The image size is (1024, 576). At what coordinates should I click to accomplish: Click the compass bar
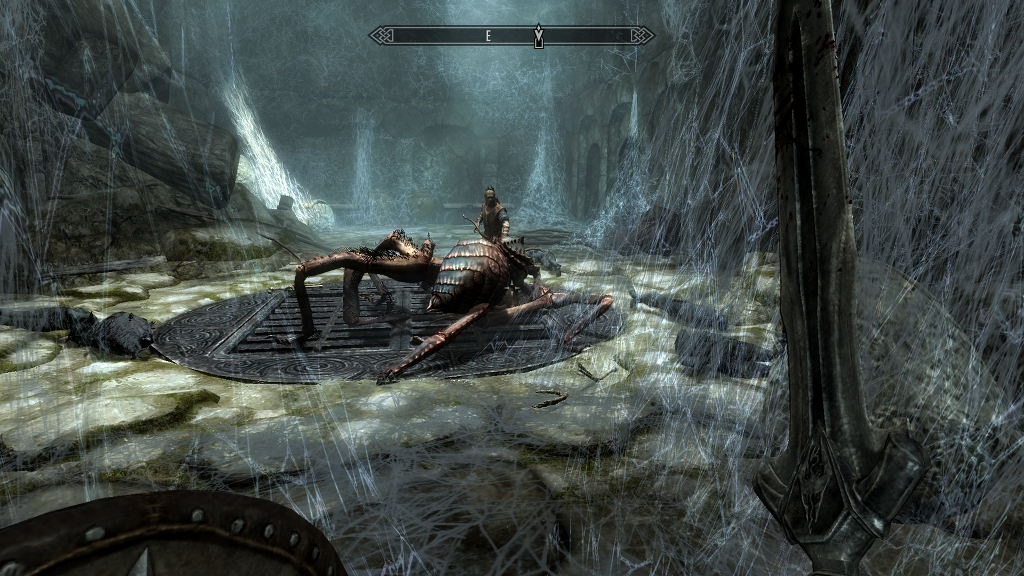(511, 35)
